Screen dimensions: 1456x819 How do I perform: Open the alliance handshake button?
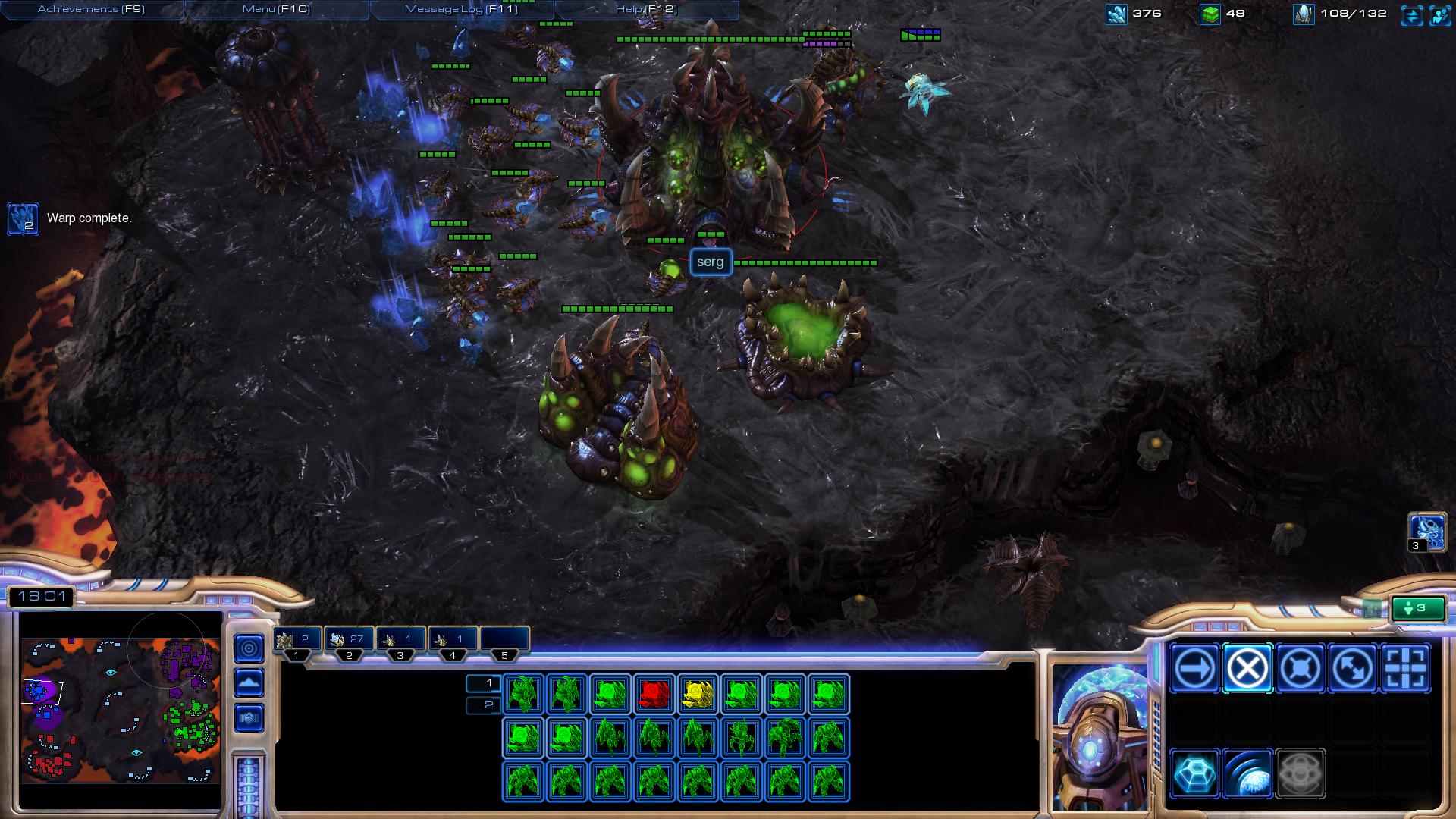point(249,717)
